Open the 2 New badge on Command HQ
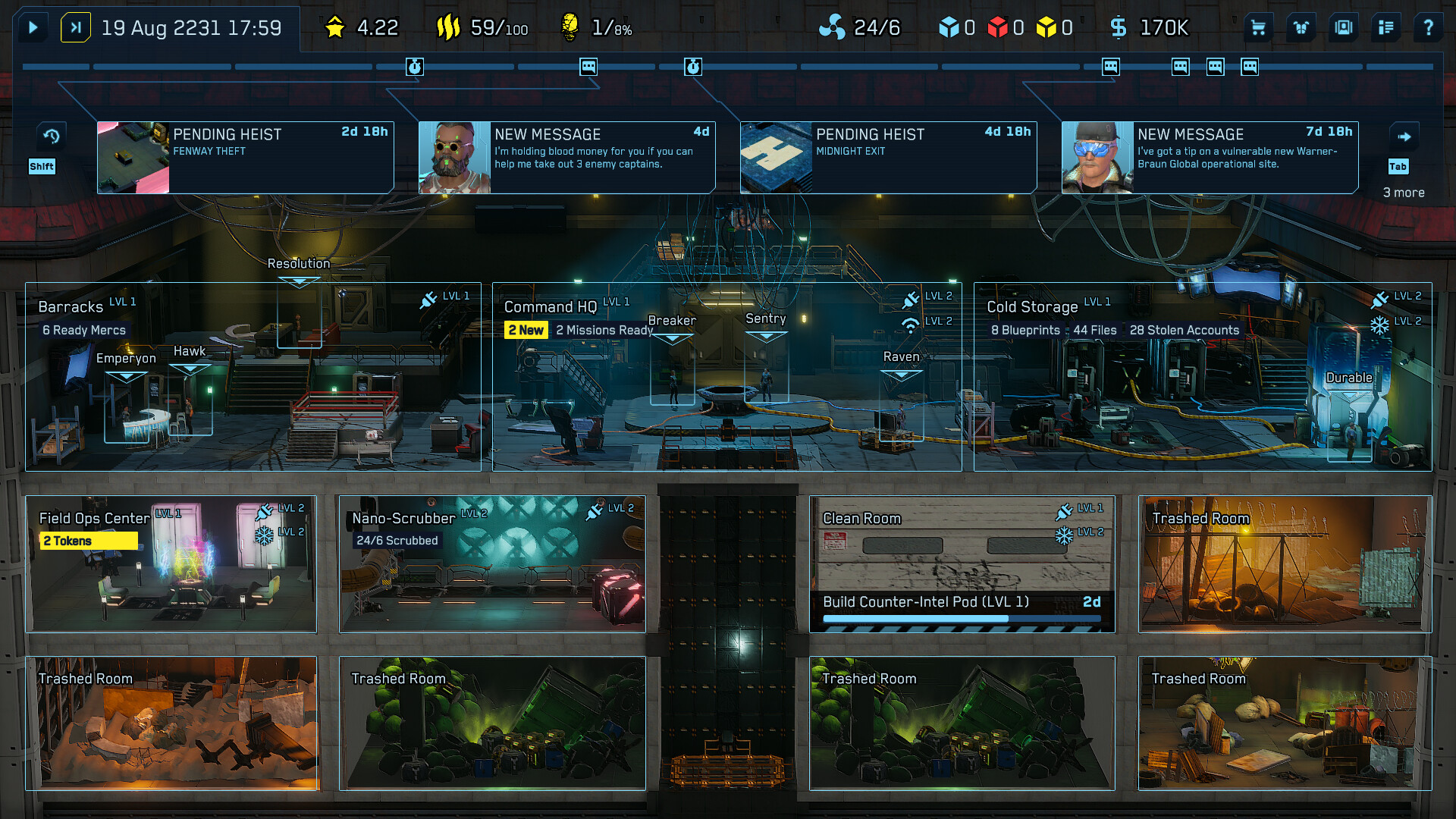 [527, 330]
